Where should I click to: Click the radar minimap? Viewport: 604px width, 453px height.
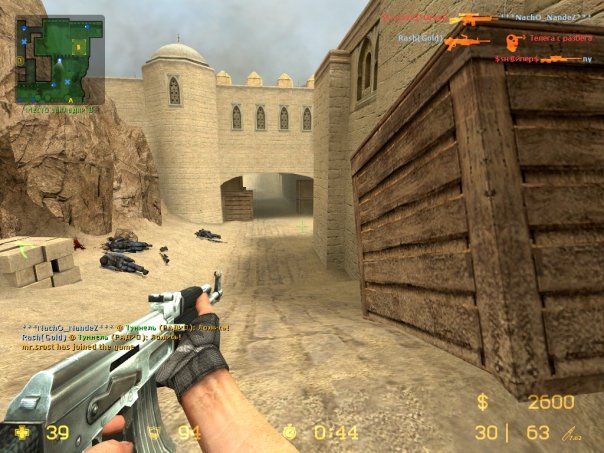(x=59, y=60)
